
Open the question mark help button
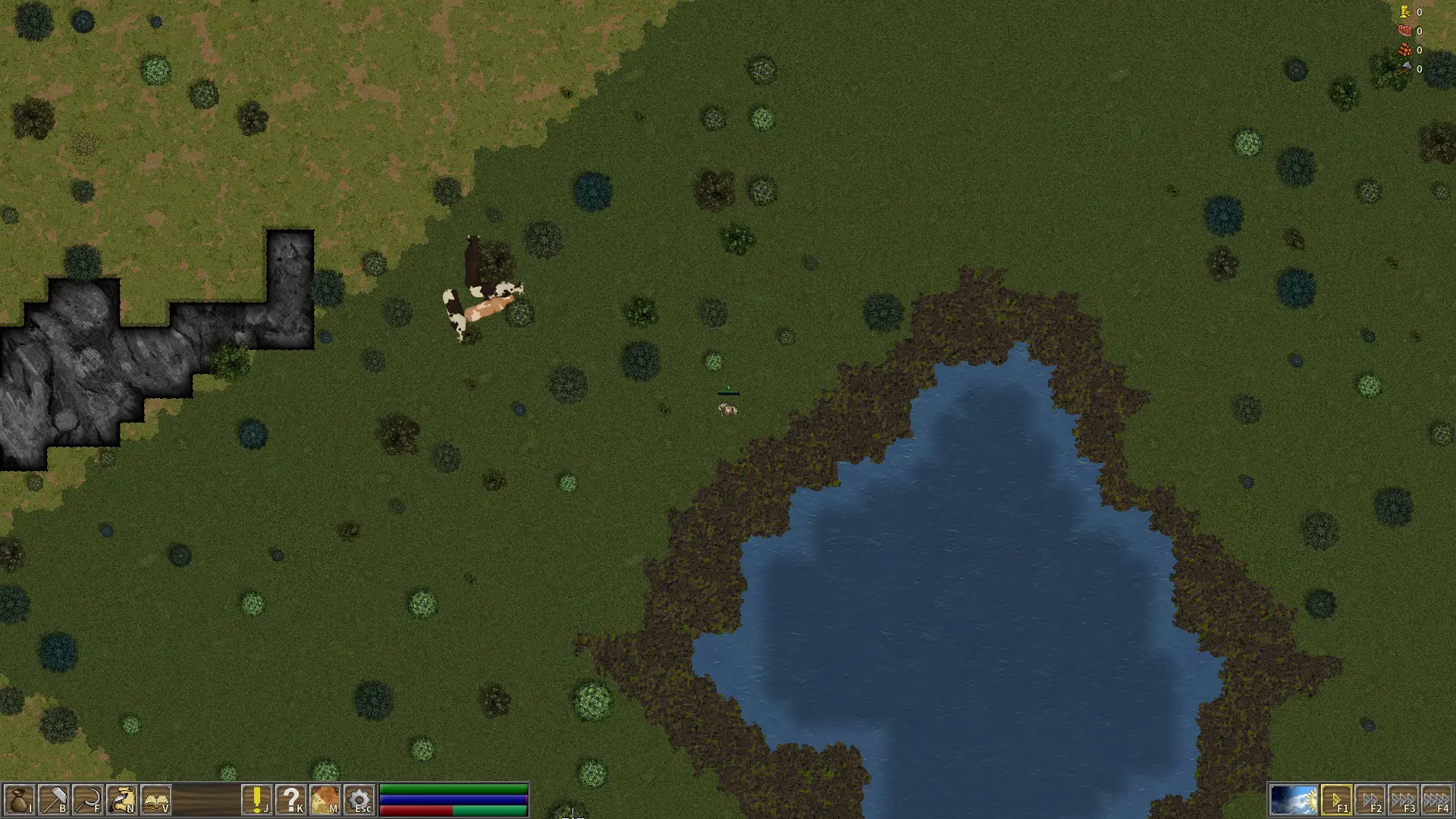tap(291, 800)
